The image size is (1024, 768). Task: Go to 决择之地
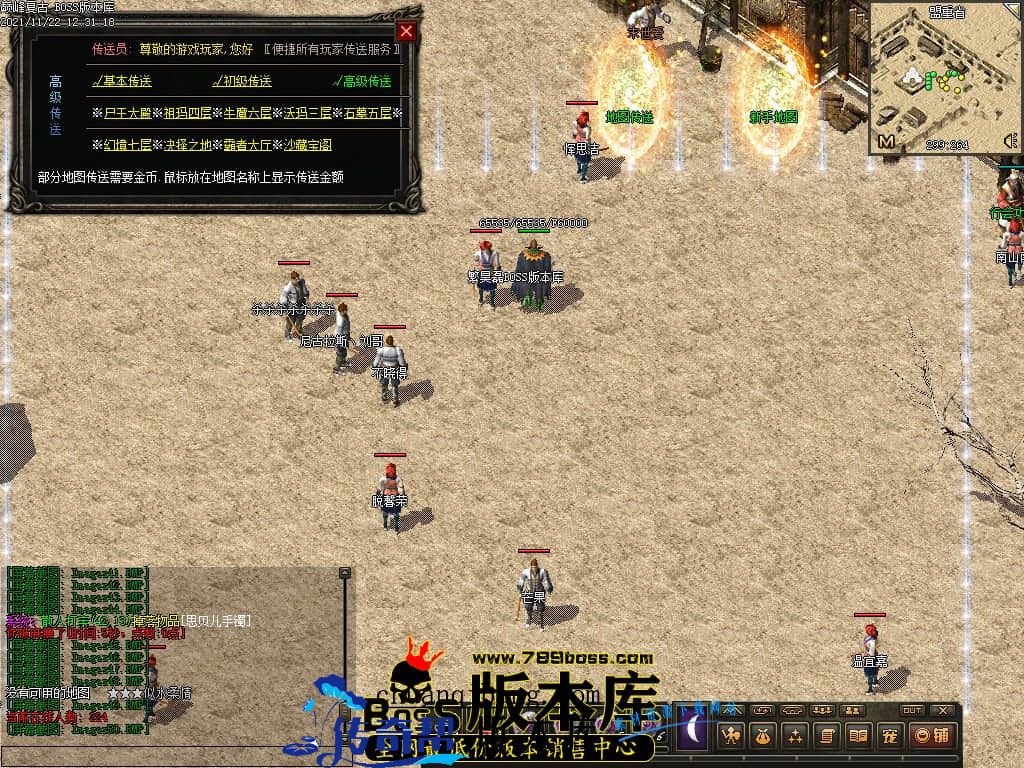pos(187,145)
